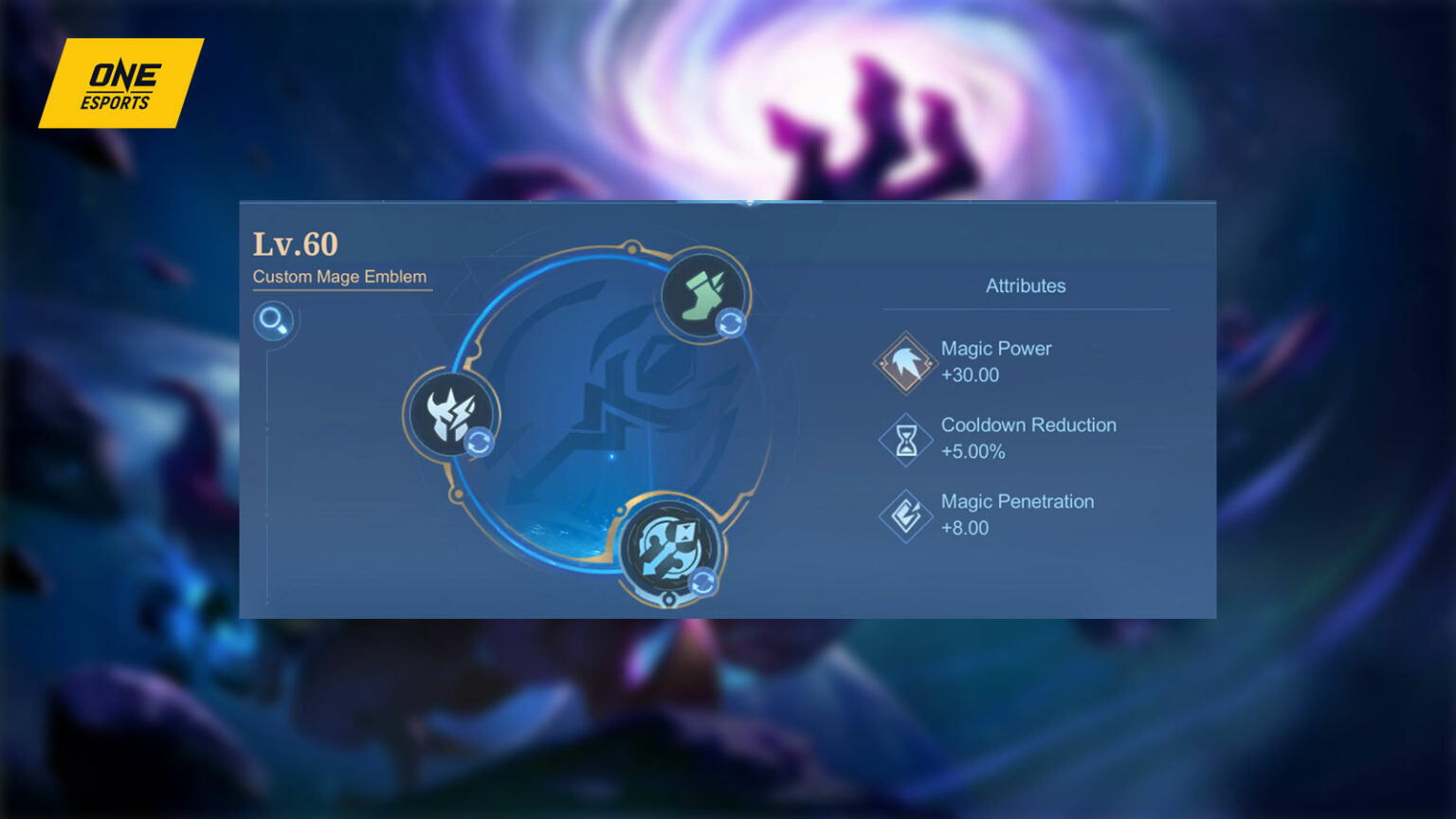This screenshot has width=1456, height=819.
Task: Open the Attributes panel header
Action: pos(1025,285)
